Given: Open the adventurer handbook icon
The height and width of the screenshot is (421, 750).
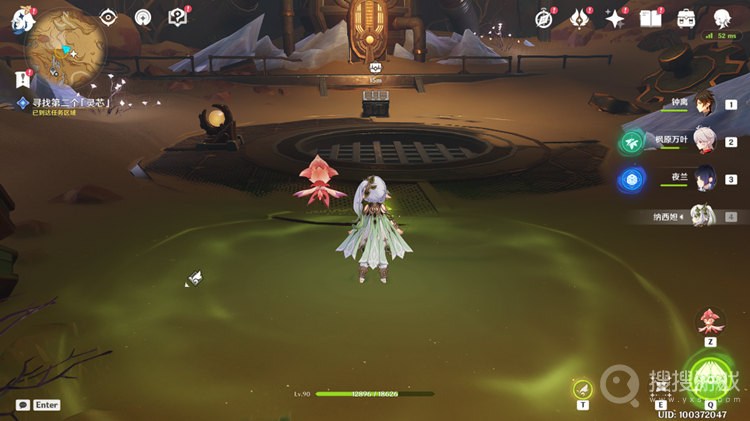Looking at the screenshot, I should pyautogui.click(x=650, y=18).
